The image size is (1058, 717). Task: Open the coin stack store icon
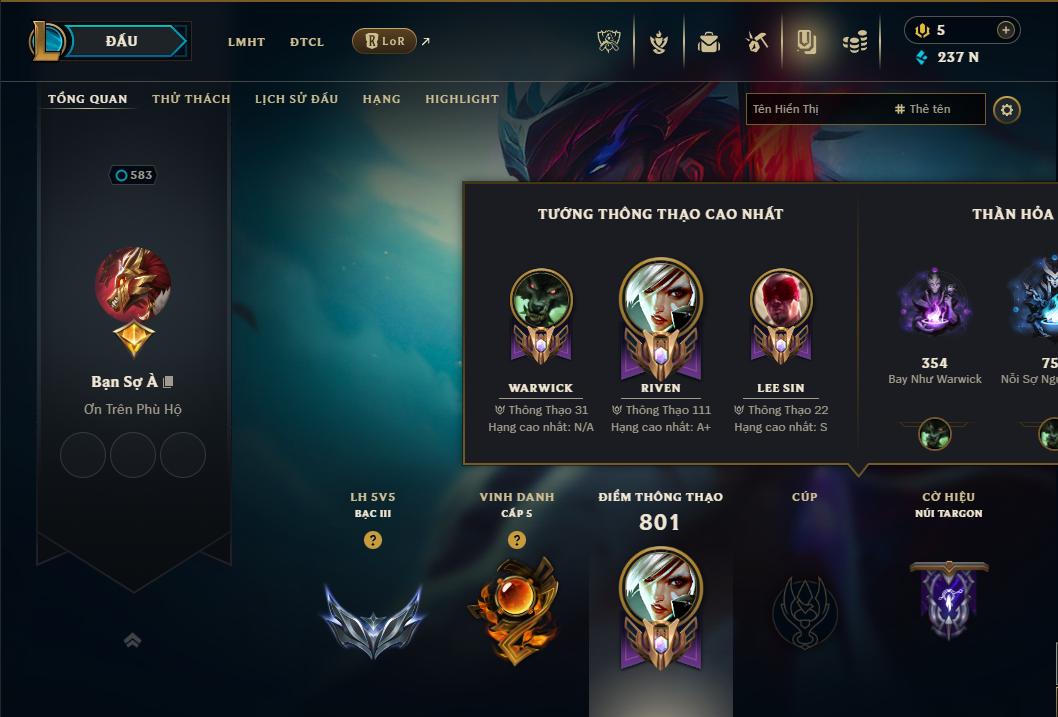click(854, 42)
